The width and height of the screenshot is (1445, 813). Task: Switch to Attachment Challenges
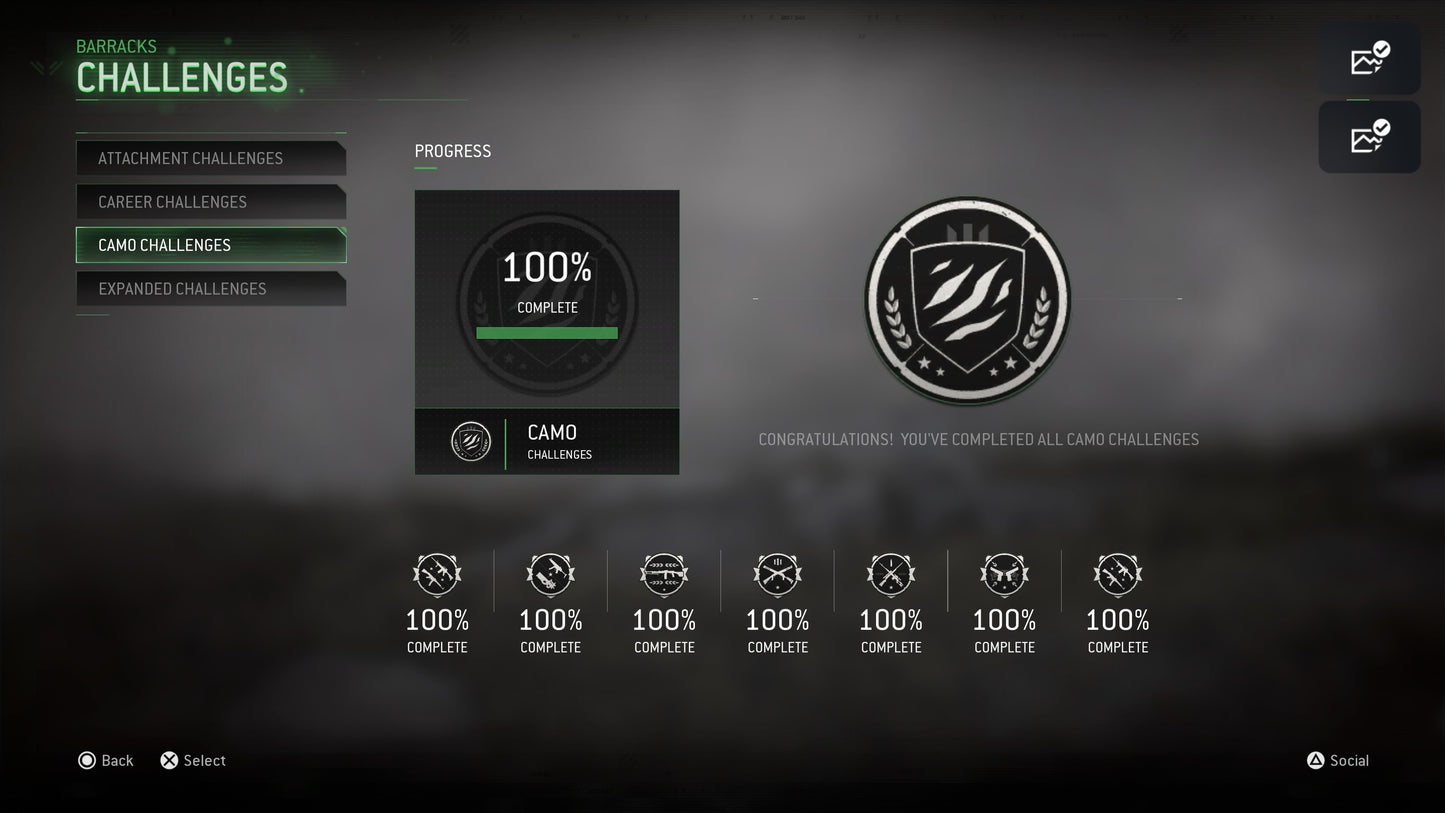[x=211, y=158]
